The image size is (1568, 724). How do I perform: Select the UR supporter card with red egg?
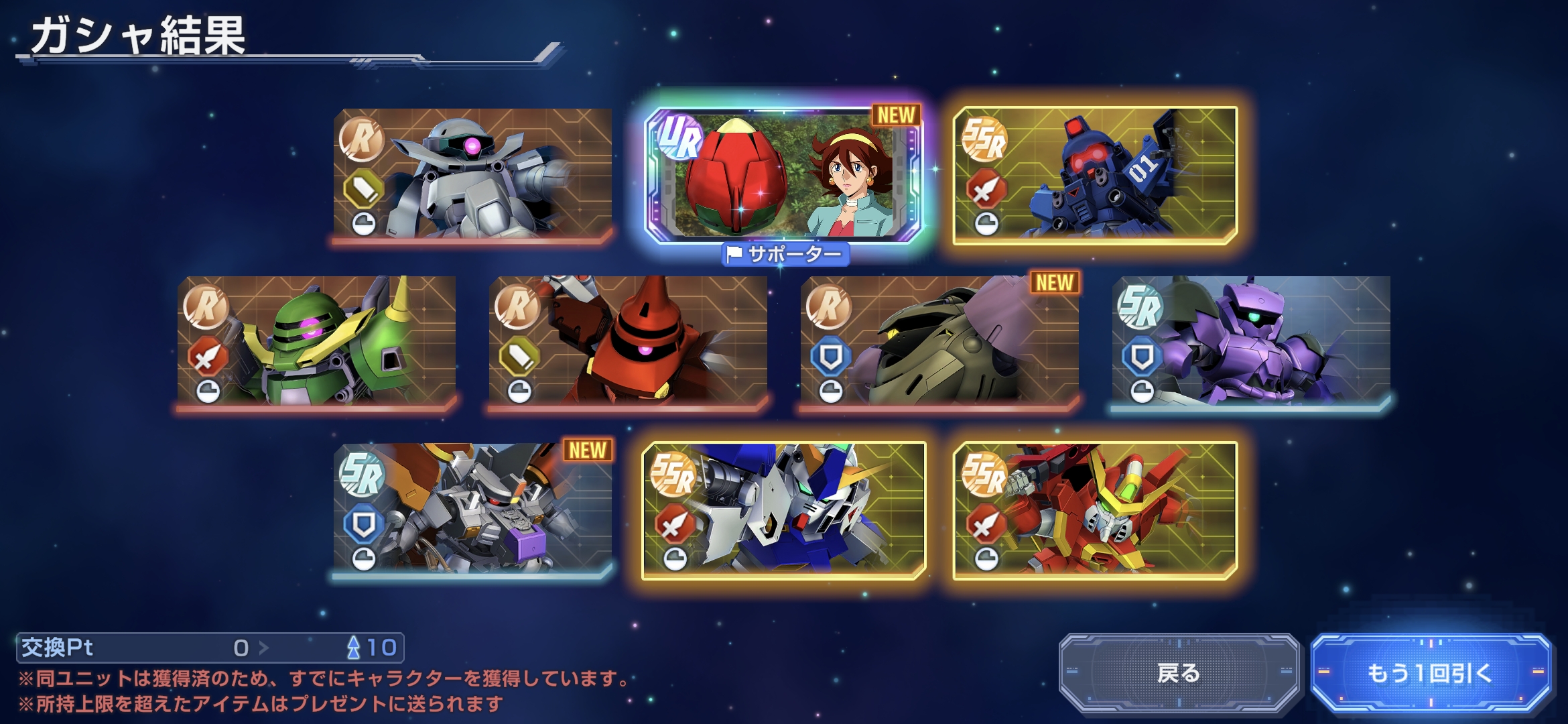pos(783,176)
